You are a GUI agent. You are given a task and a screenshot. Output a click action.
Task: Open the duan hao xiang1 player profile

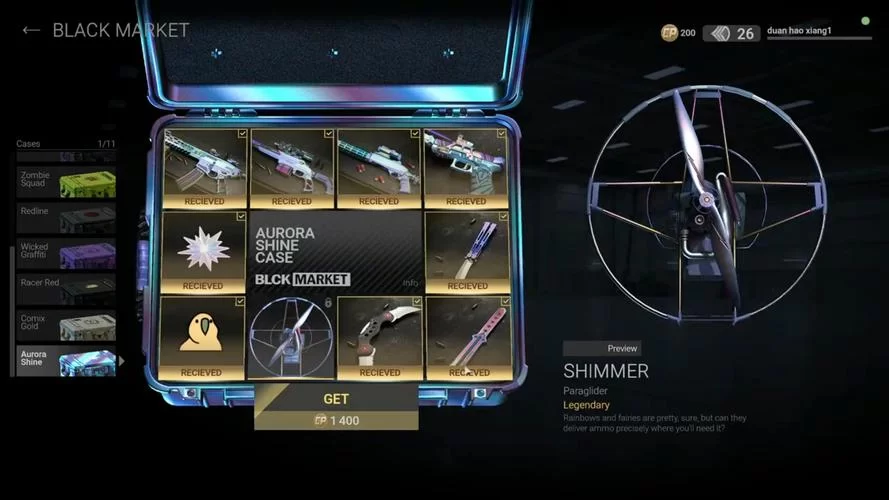point(805,32)
